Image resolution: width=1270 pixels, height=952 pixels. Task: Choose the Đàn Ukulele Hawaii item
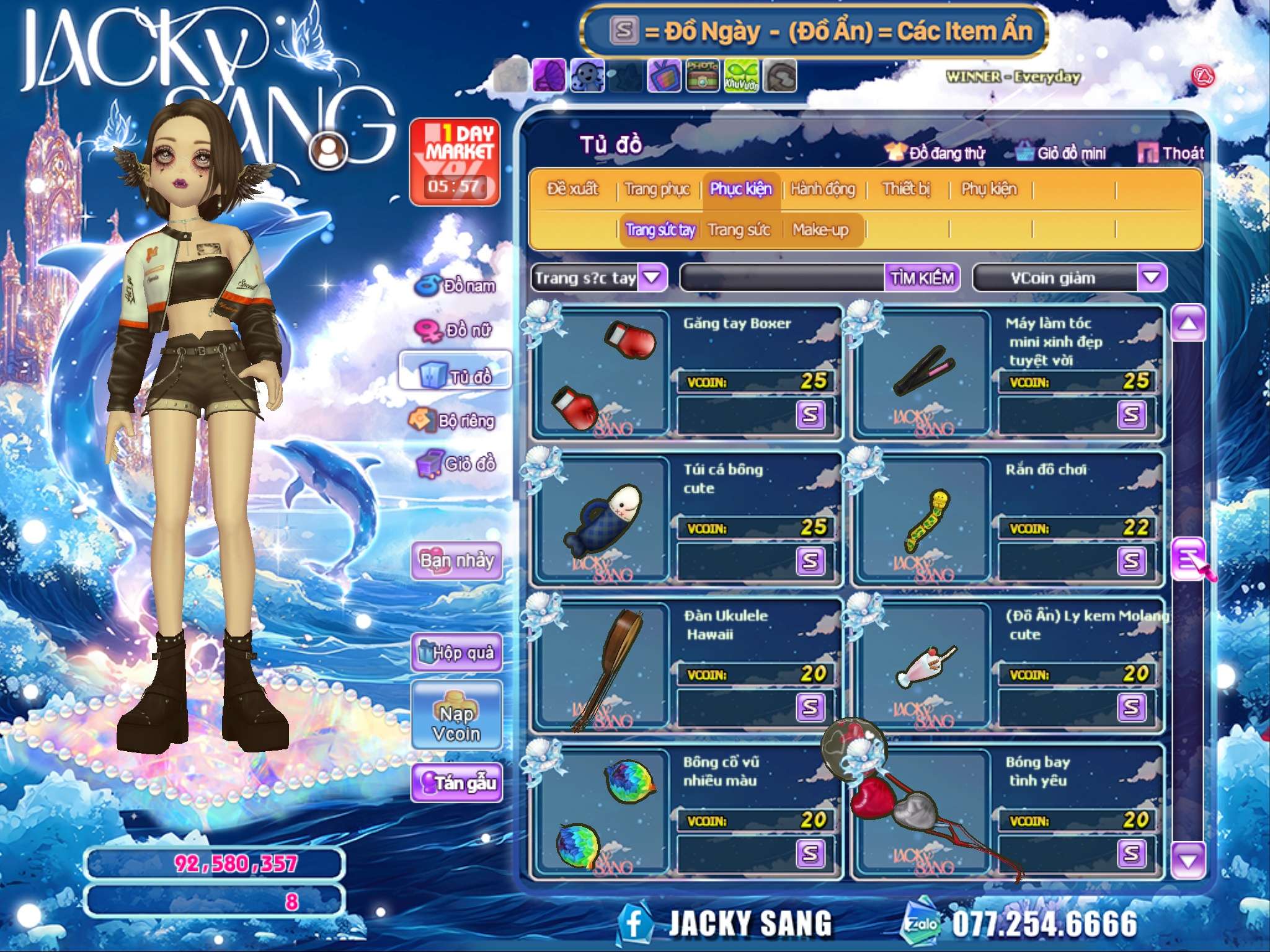[602, 666]
